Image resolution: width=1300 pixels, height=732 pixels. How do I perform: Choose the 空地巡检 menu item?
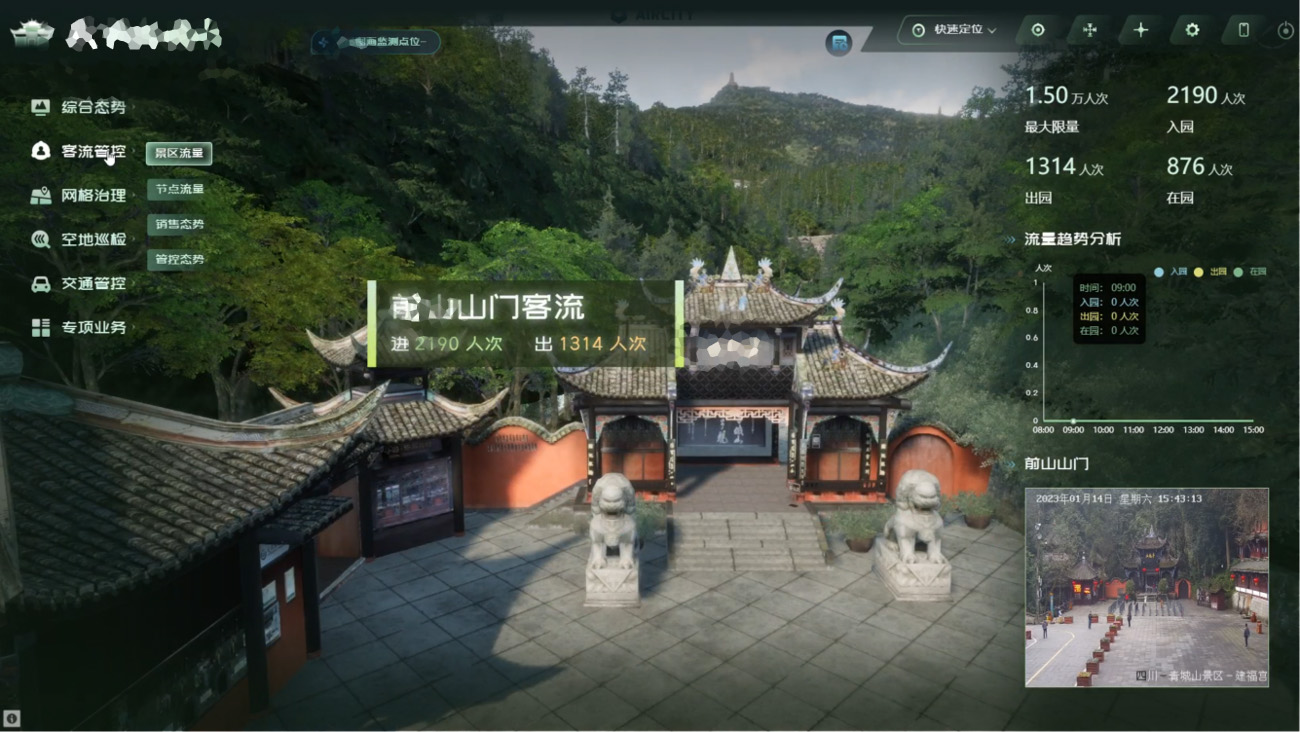coord(93,239)
